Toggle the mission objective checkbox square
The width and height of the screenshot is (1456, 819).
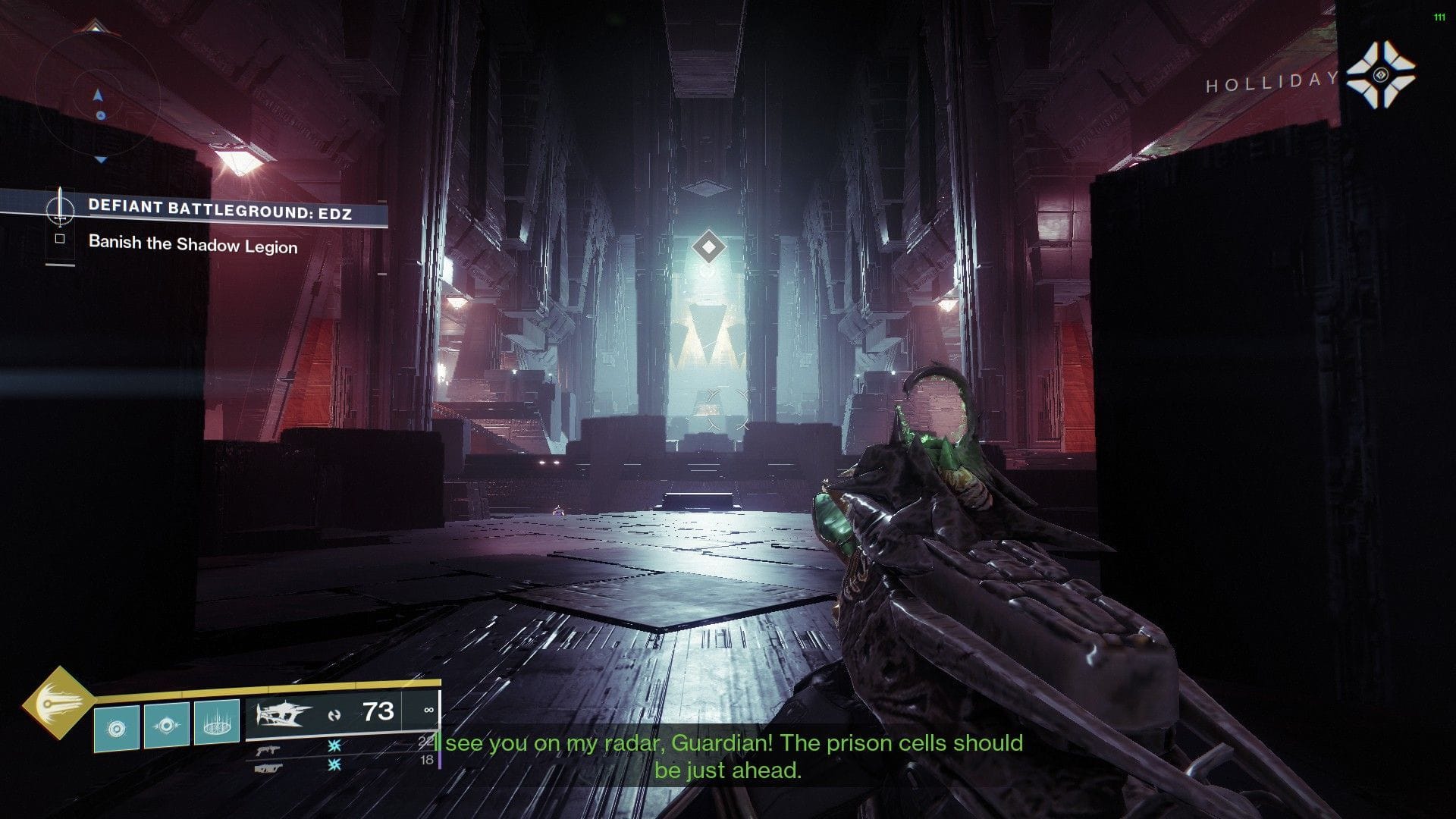(59, 239)
